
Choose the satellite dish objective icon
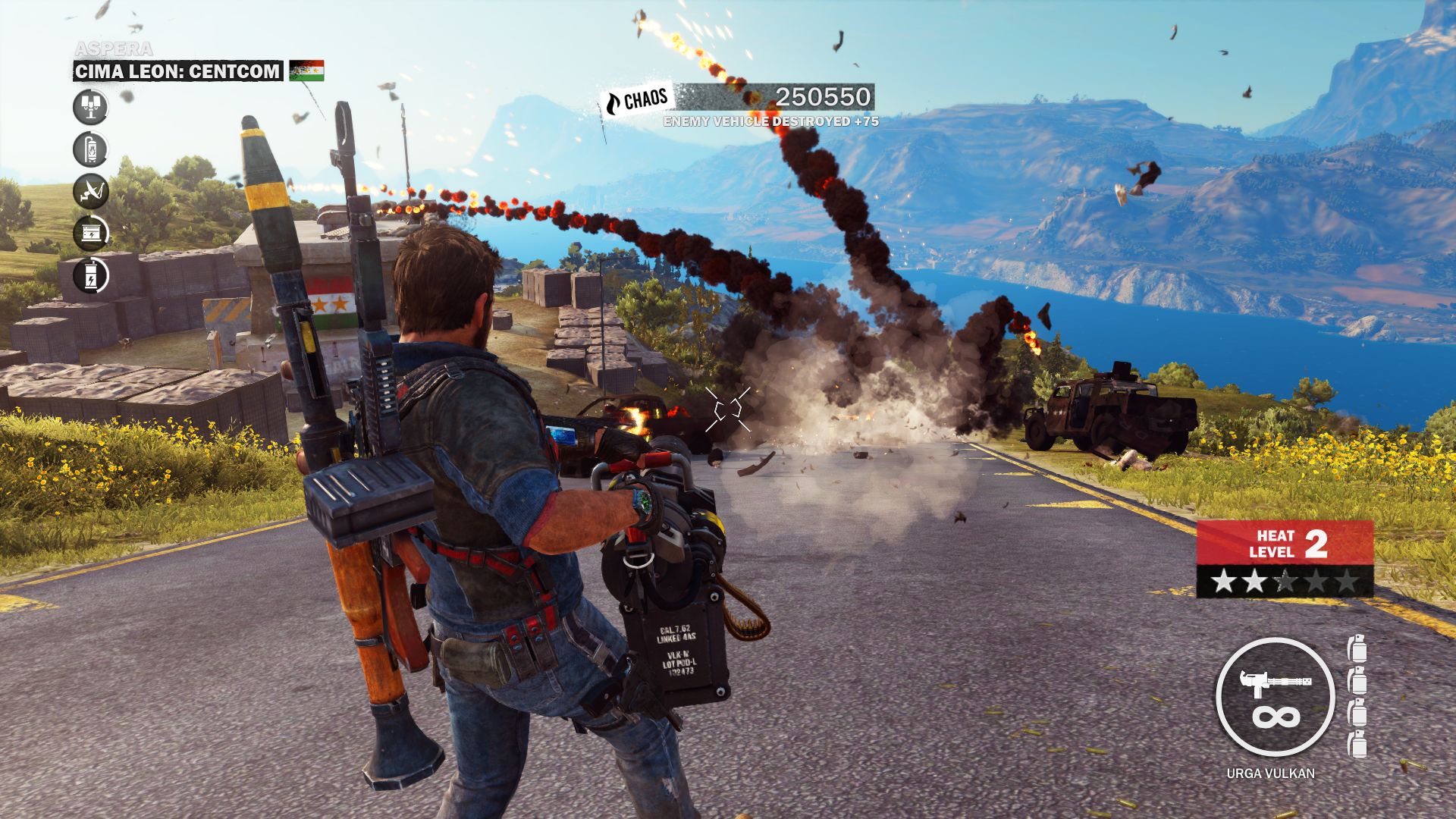pos(90,191)
